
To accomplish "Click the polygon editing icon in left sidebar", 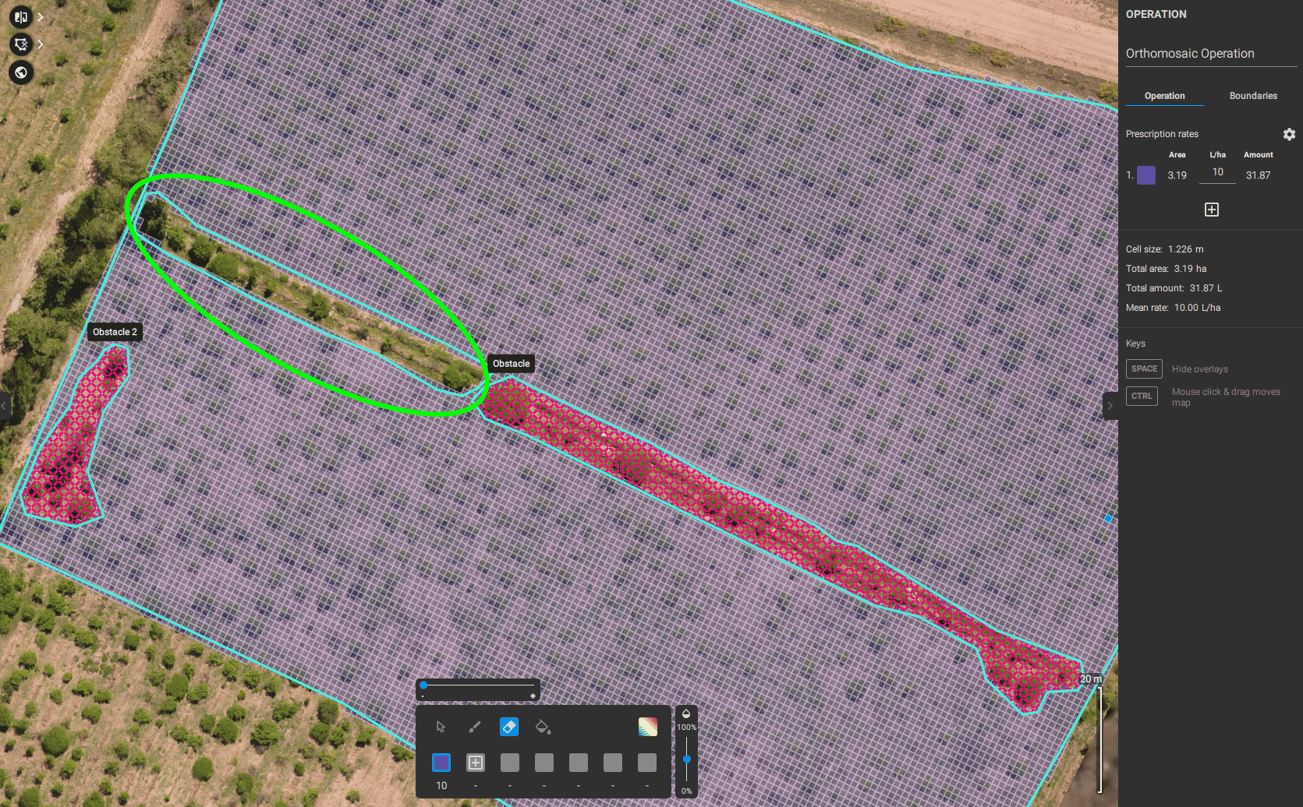I will click(20, 44).
